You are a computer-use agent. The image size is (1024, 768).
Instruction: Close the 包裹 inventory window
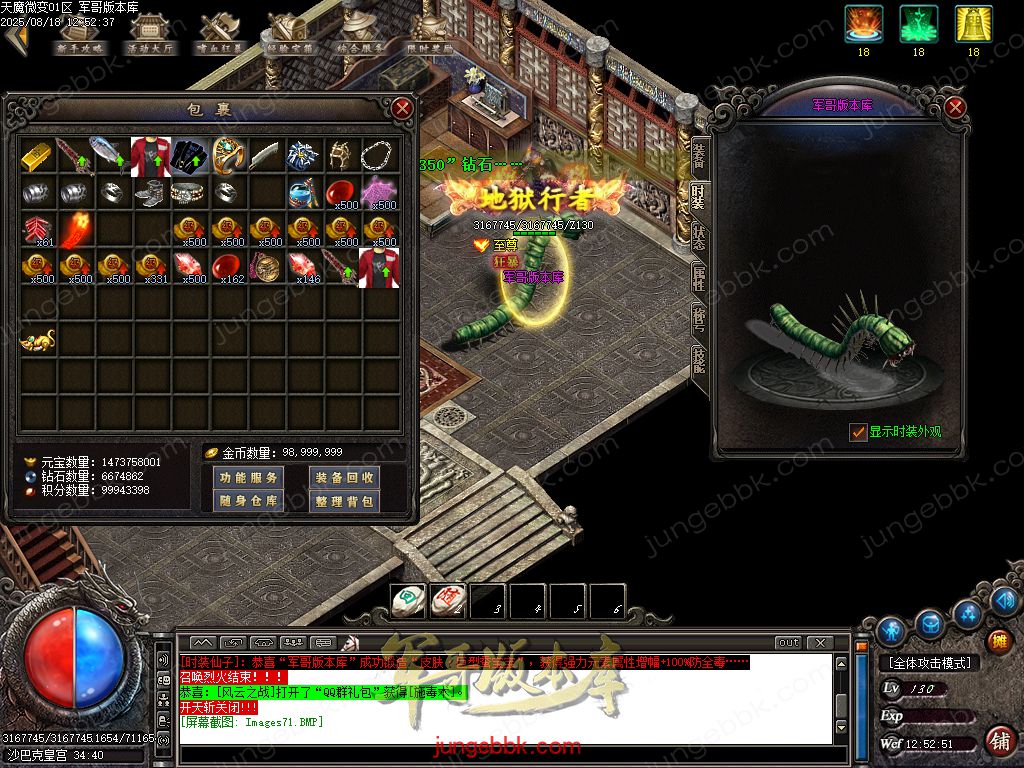click(402, 108)
